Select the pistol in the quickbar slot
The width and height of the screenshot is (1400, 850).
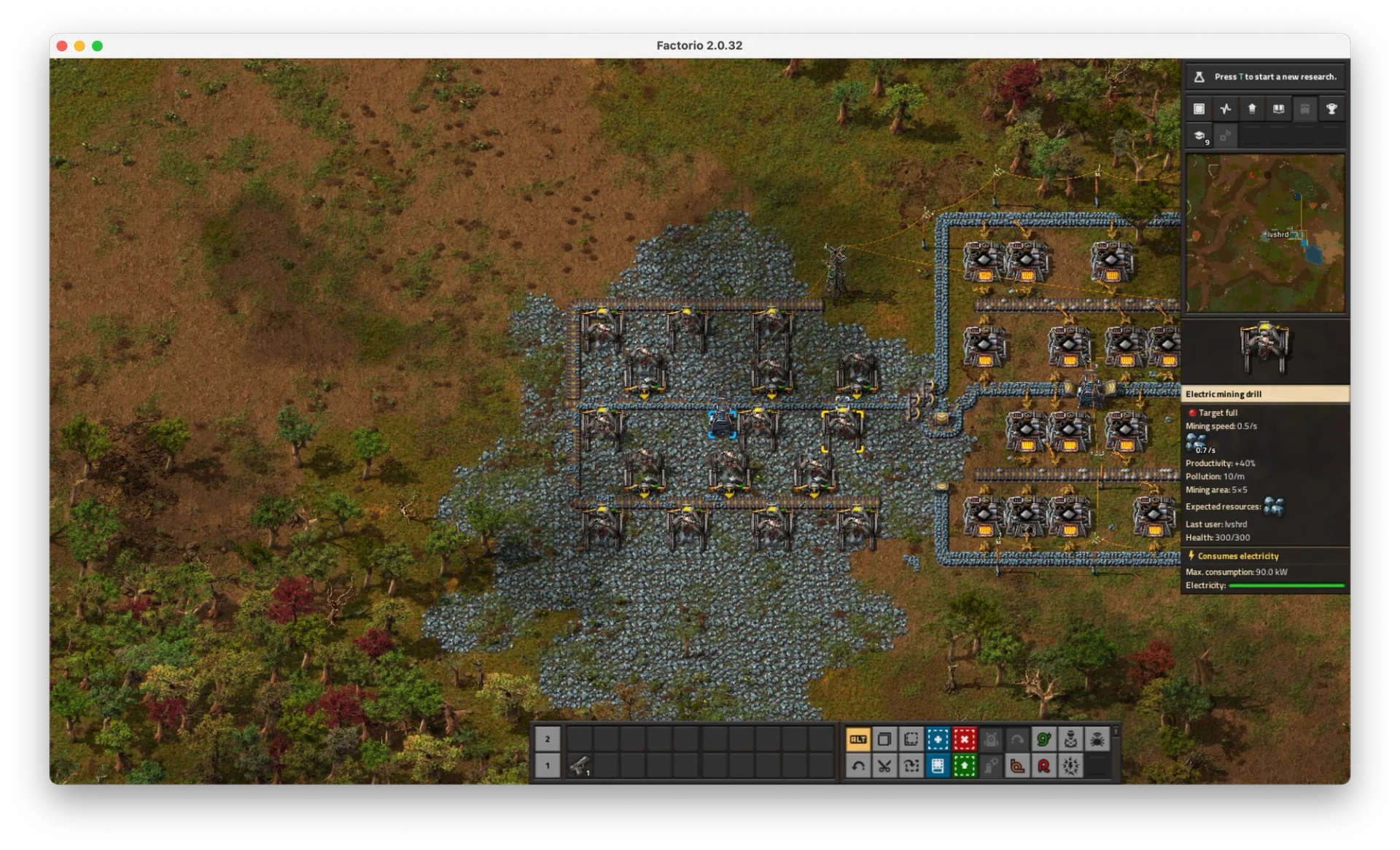coord(580,765)
